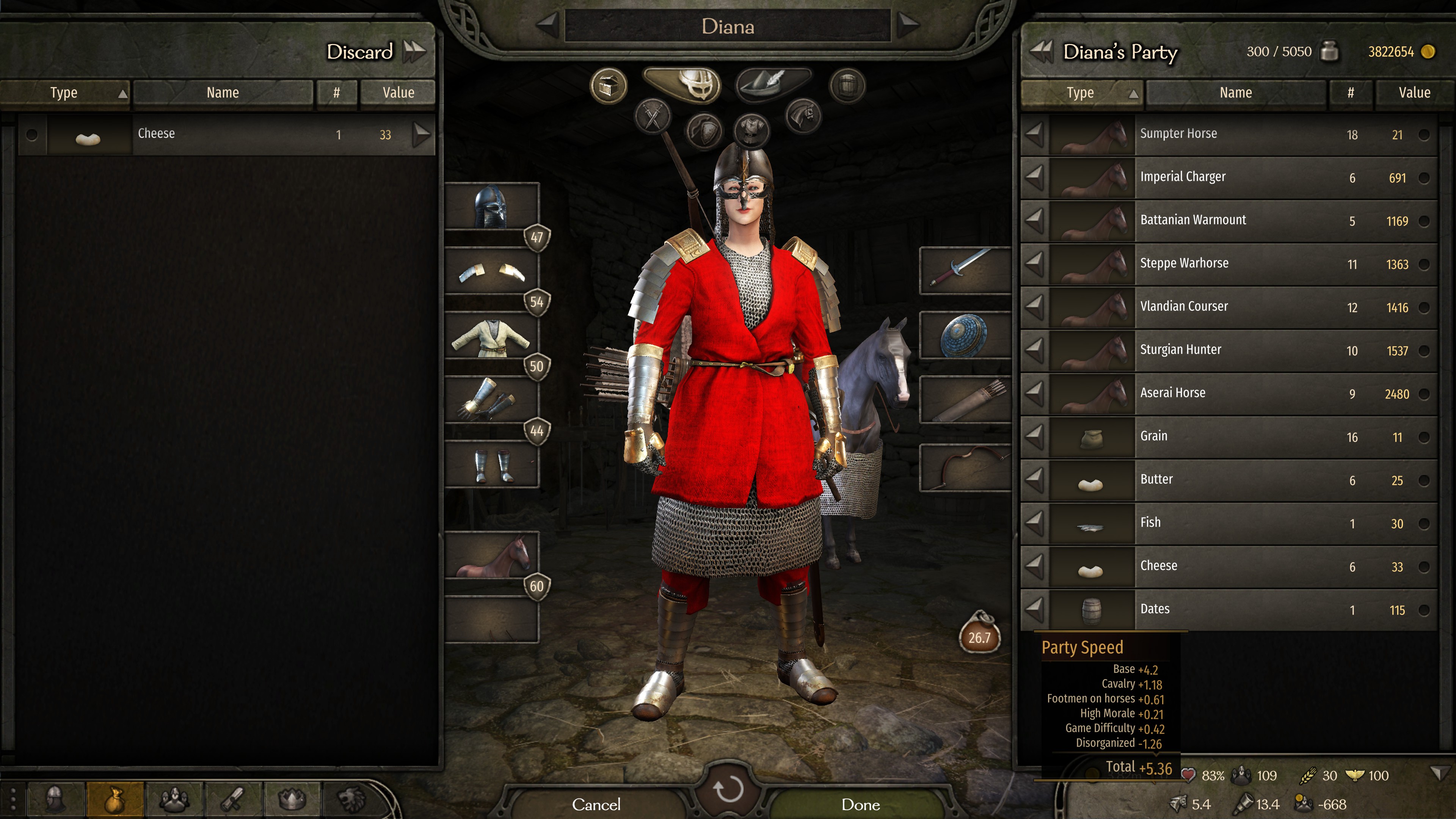Select the Dates row in party inventory
Screen dimensions: 1456x819
[x=1232, y=609]
